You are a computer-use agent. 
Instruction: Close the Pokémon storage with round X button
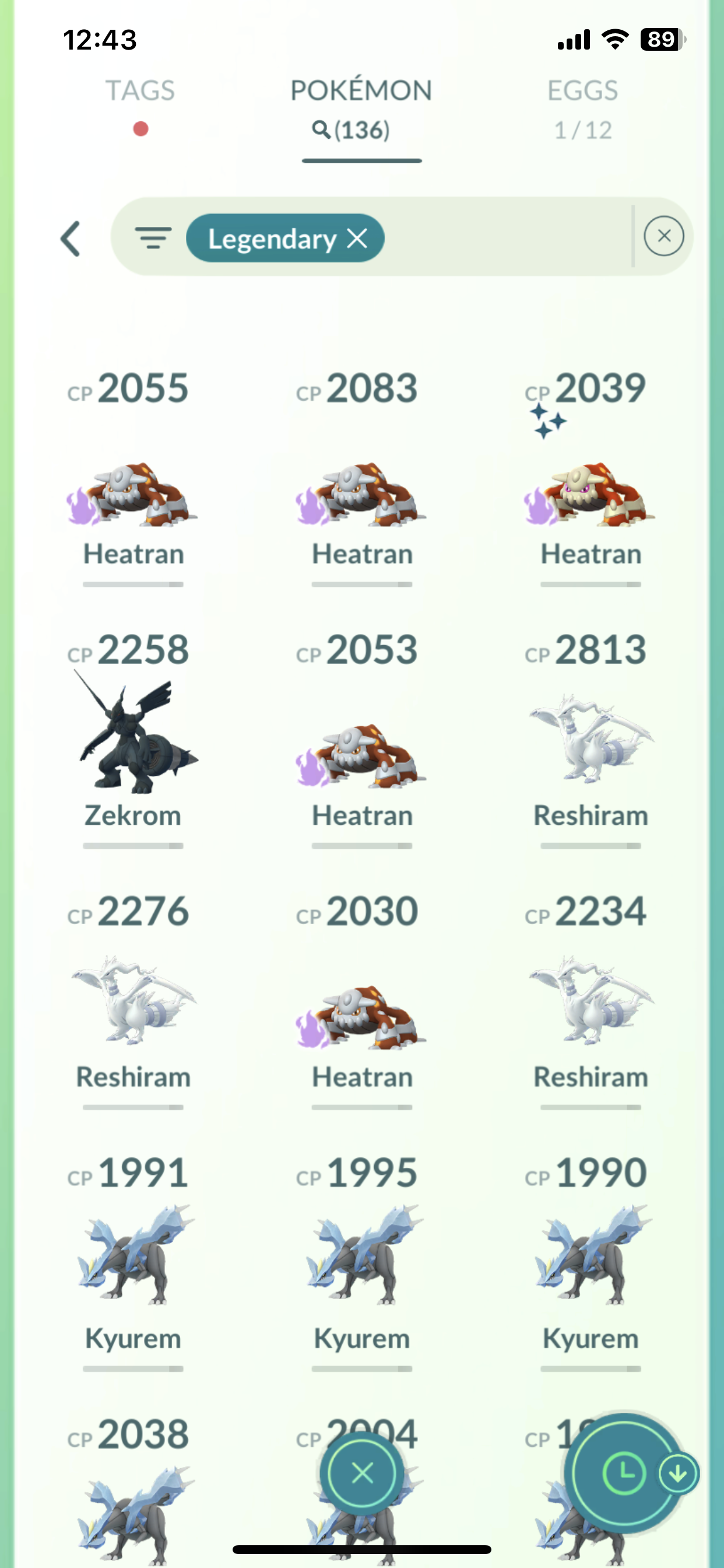click(x=362, y=1473)
